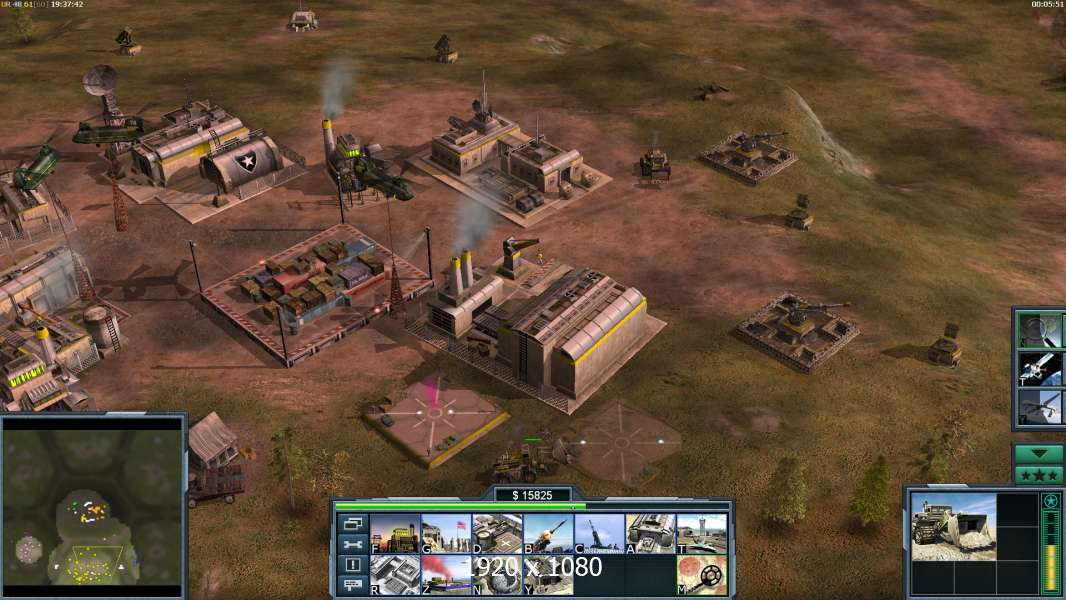This screenshot has height=600, width=1066.
Task: Click the overlapping windows button on command bar
Action: pyautogui.click(x=351, y=523)
